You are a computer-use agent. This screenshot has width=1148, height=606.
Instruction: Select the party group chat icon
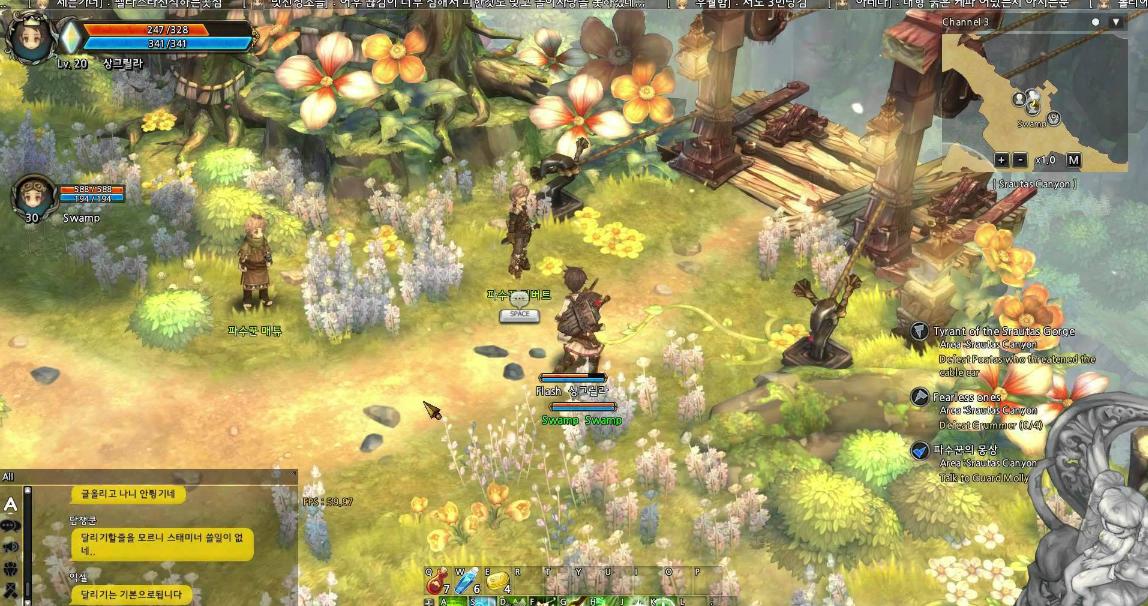[11, 569]
